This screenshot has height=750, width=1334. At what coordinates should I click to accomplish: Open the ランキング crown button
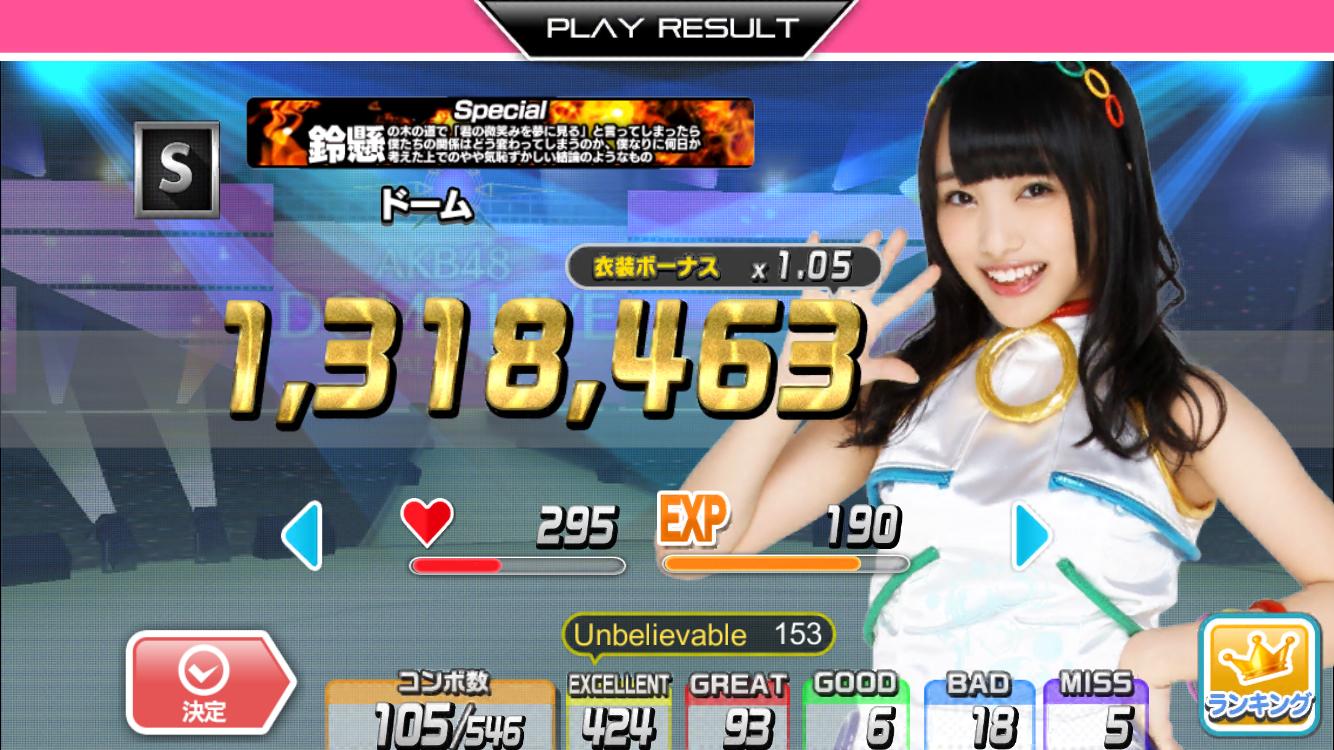point(1258,674)
